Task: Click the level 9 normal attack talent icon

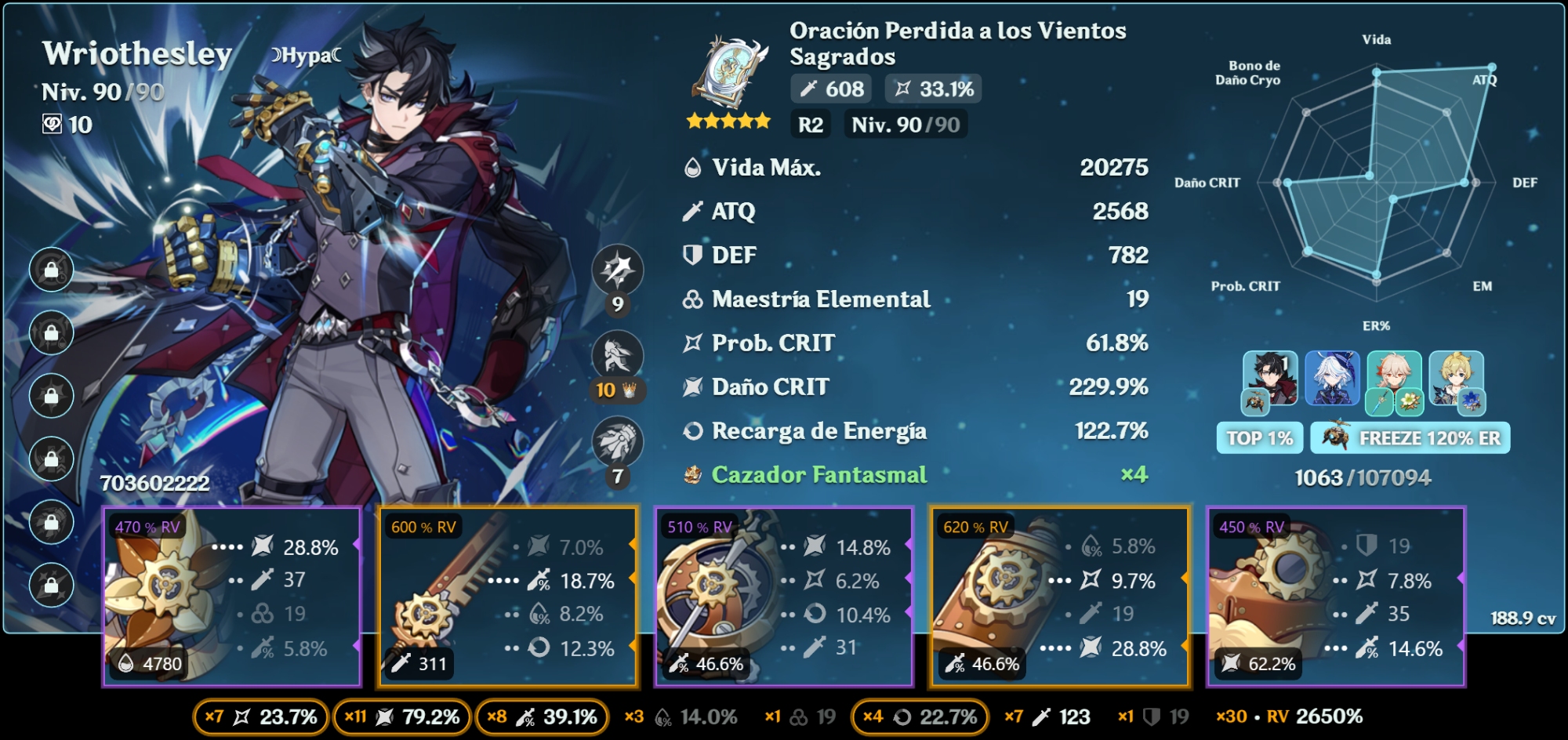Action: click(x=618, y=270)
